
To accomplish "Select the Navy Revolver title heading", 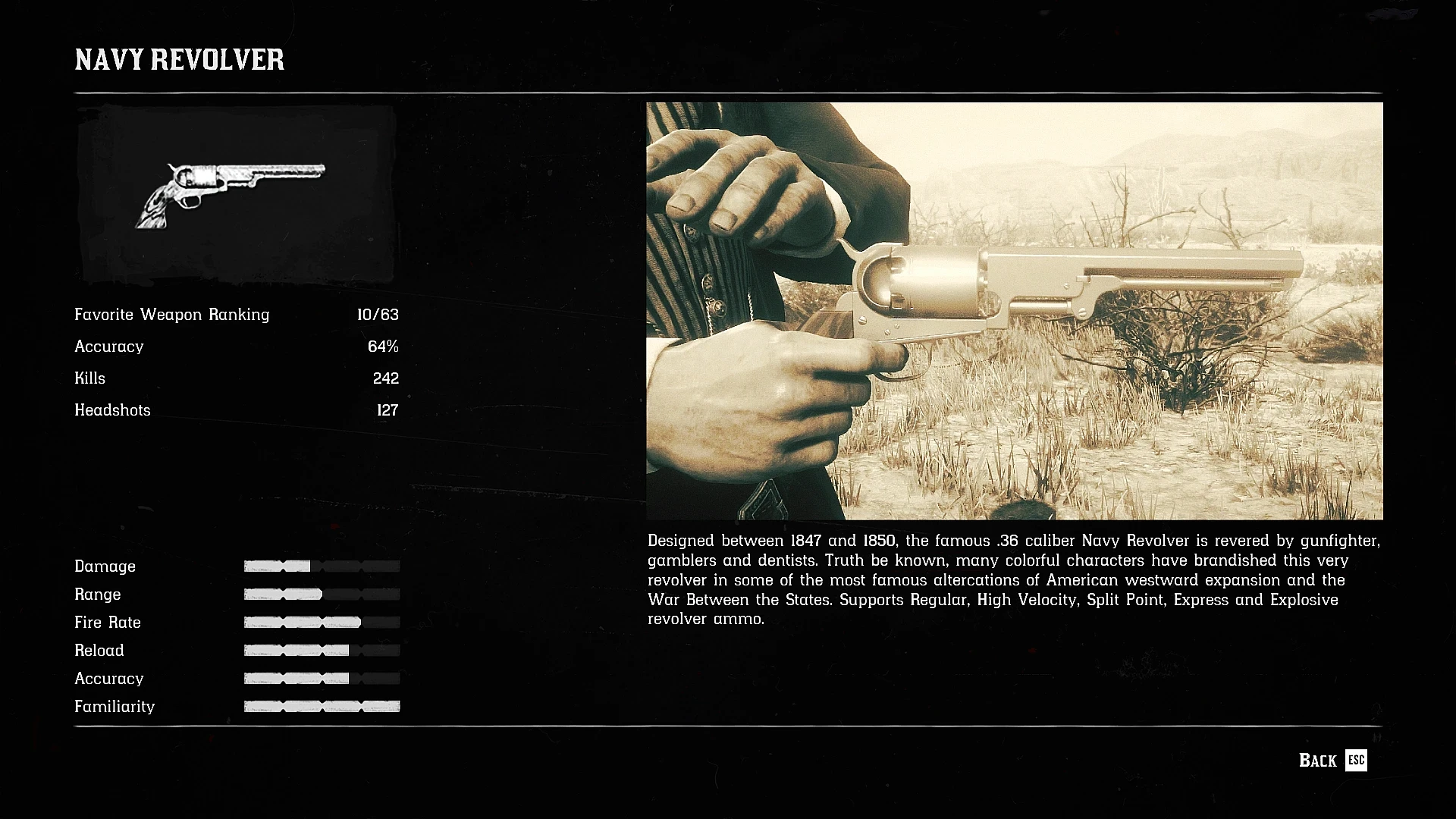I will tap(179, 60).
